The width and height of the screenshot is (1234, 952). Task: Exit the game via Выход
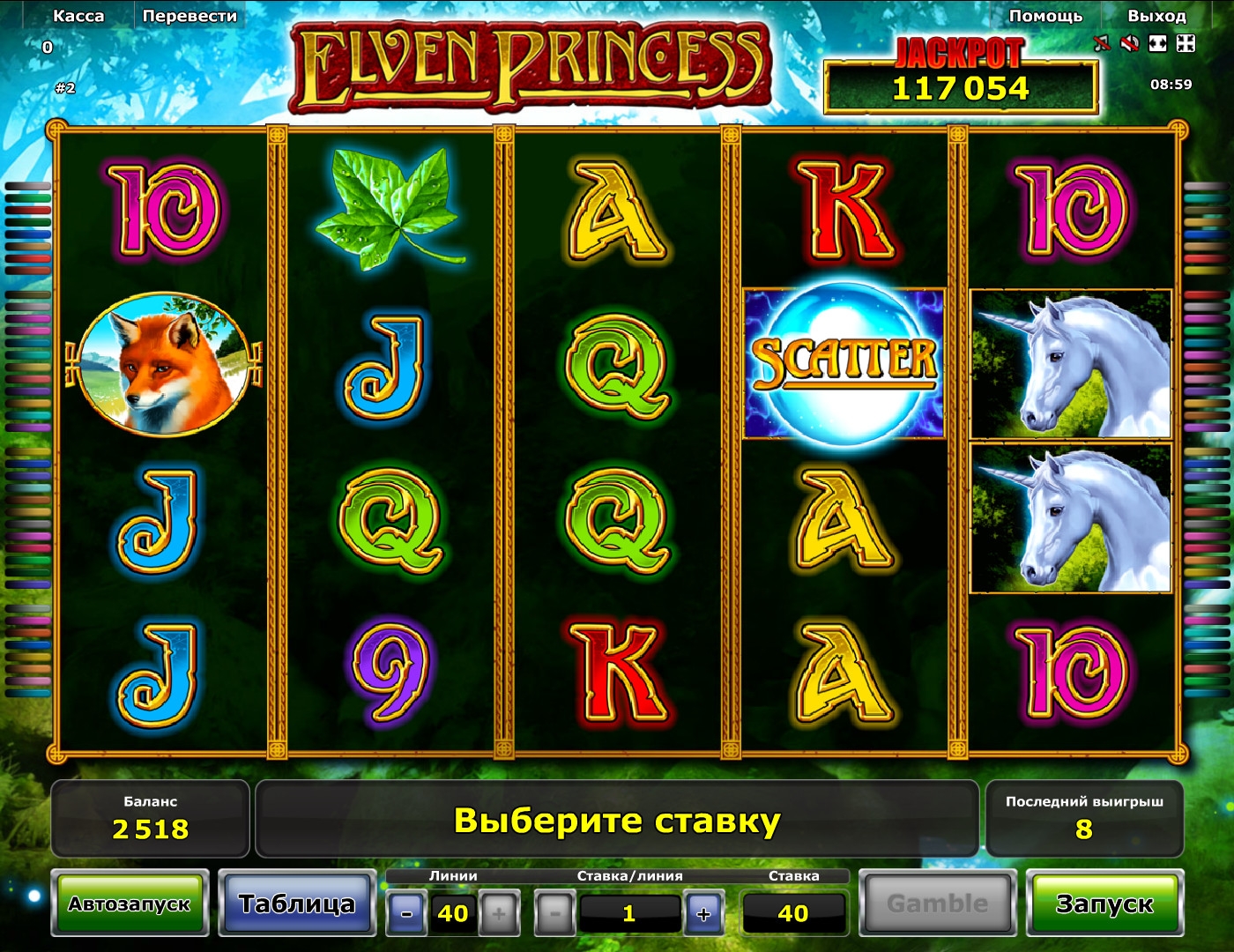(1156, 16)
